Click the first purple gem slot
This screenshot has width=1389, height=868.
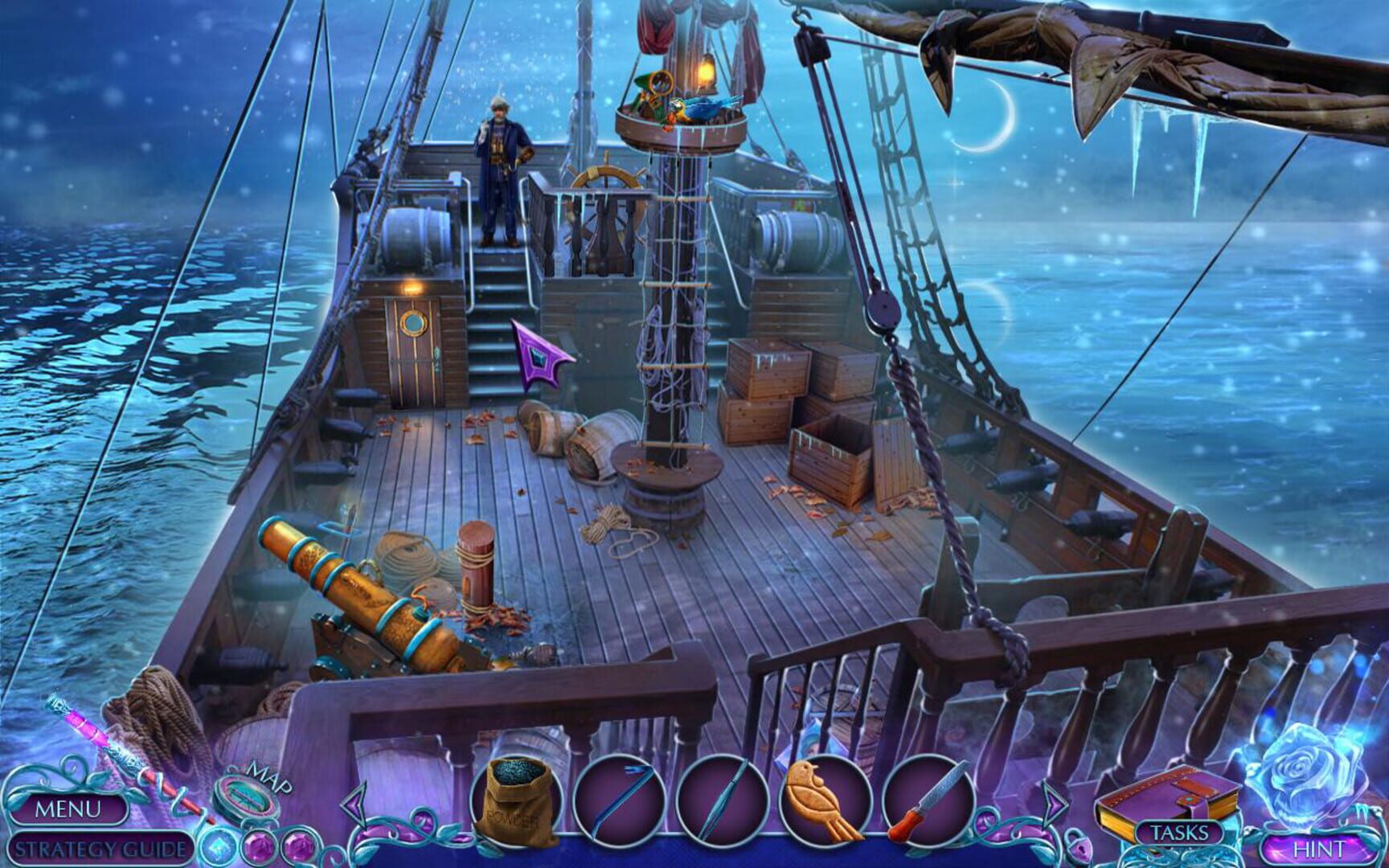(259, 845)
